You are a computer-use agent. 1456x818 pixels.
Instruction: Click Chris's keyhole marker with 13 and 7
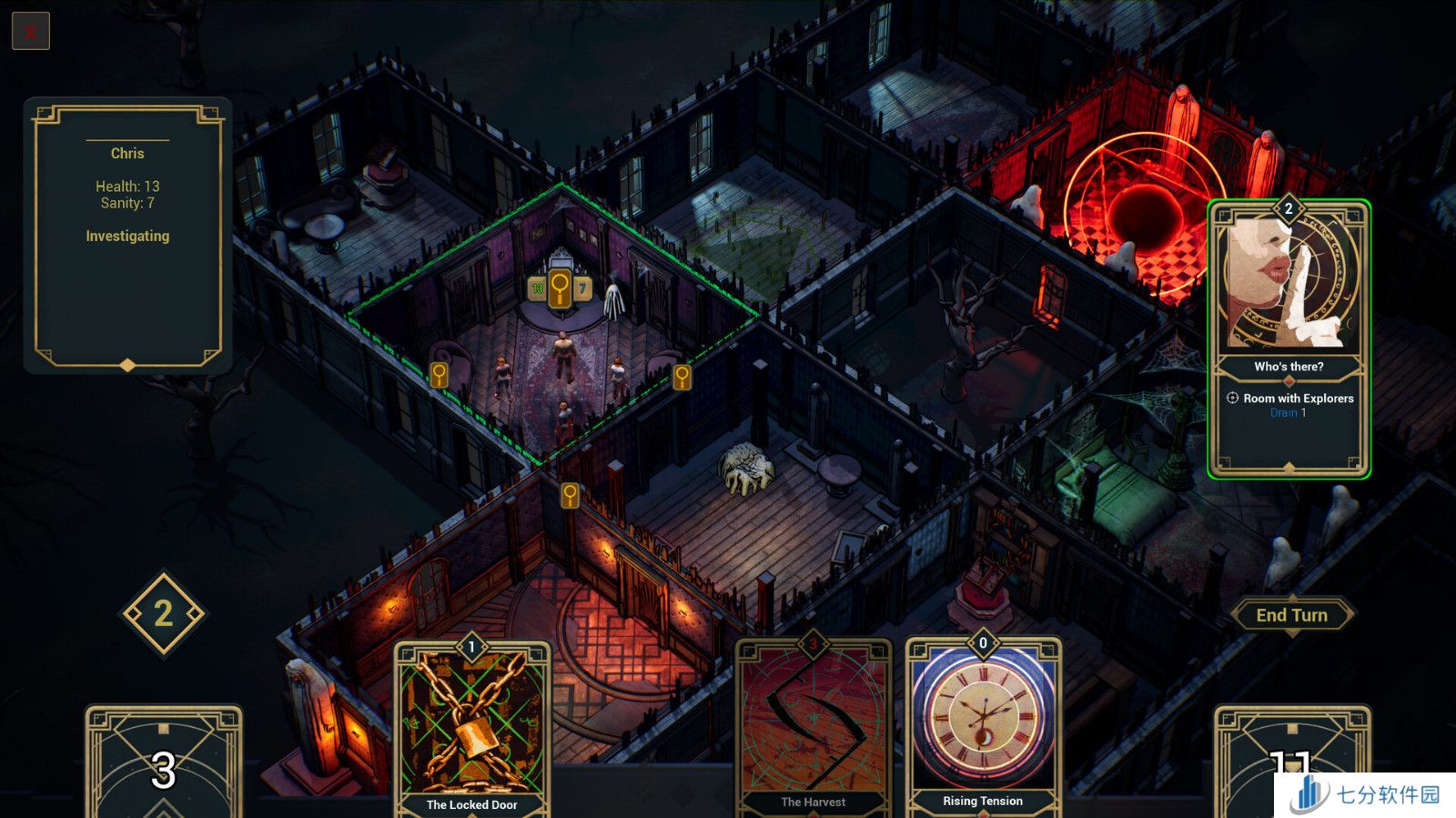click(x=560, y=289)
